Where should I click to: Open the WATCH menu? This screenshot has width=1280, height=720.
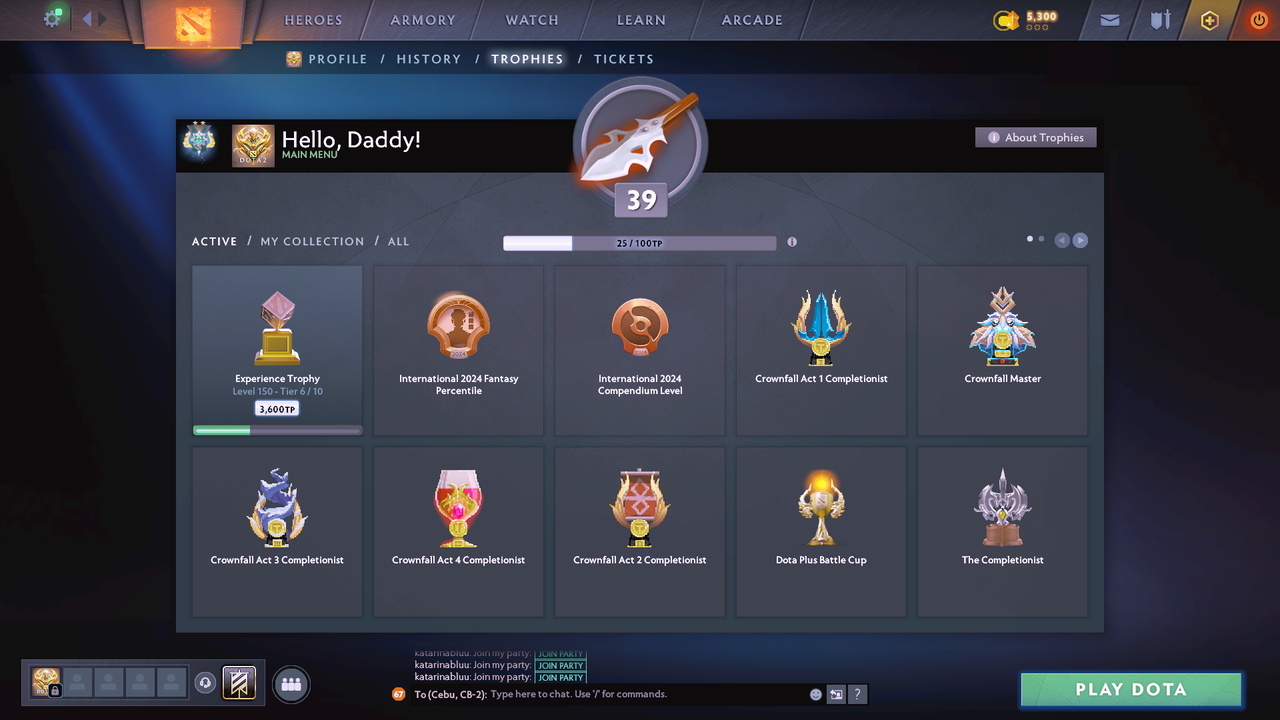[x=531, y=19]
